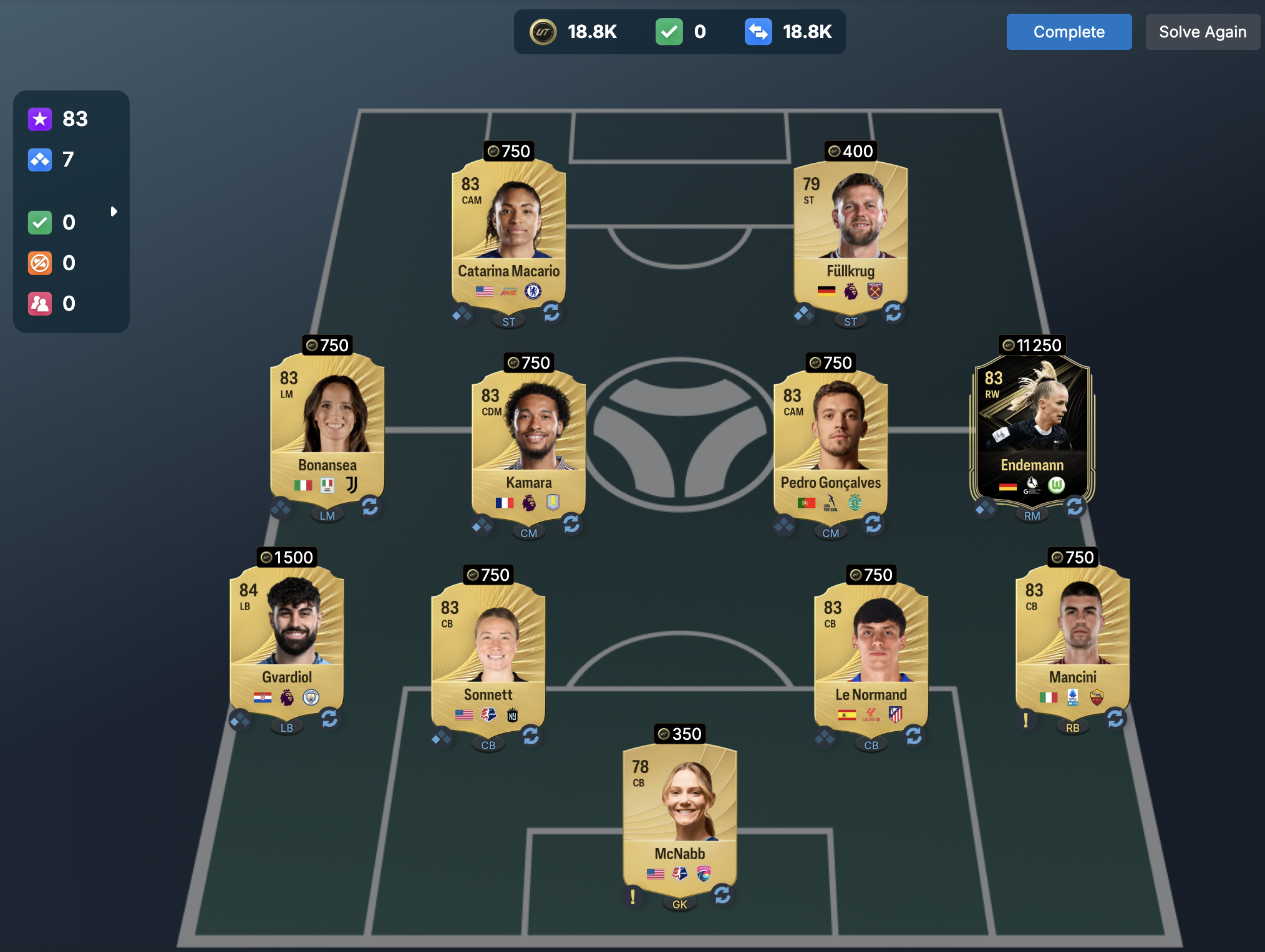The image size is (1265, 952).
Task: Click the swap icon on Bonansea's card
Action: [x=370, y=506]
